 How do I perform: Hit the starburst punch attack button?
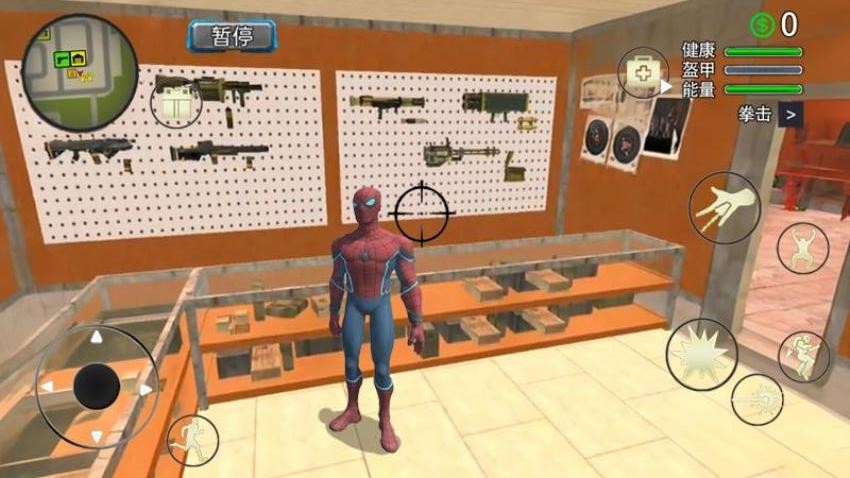click(702, 353)
